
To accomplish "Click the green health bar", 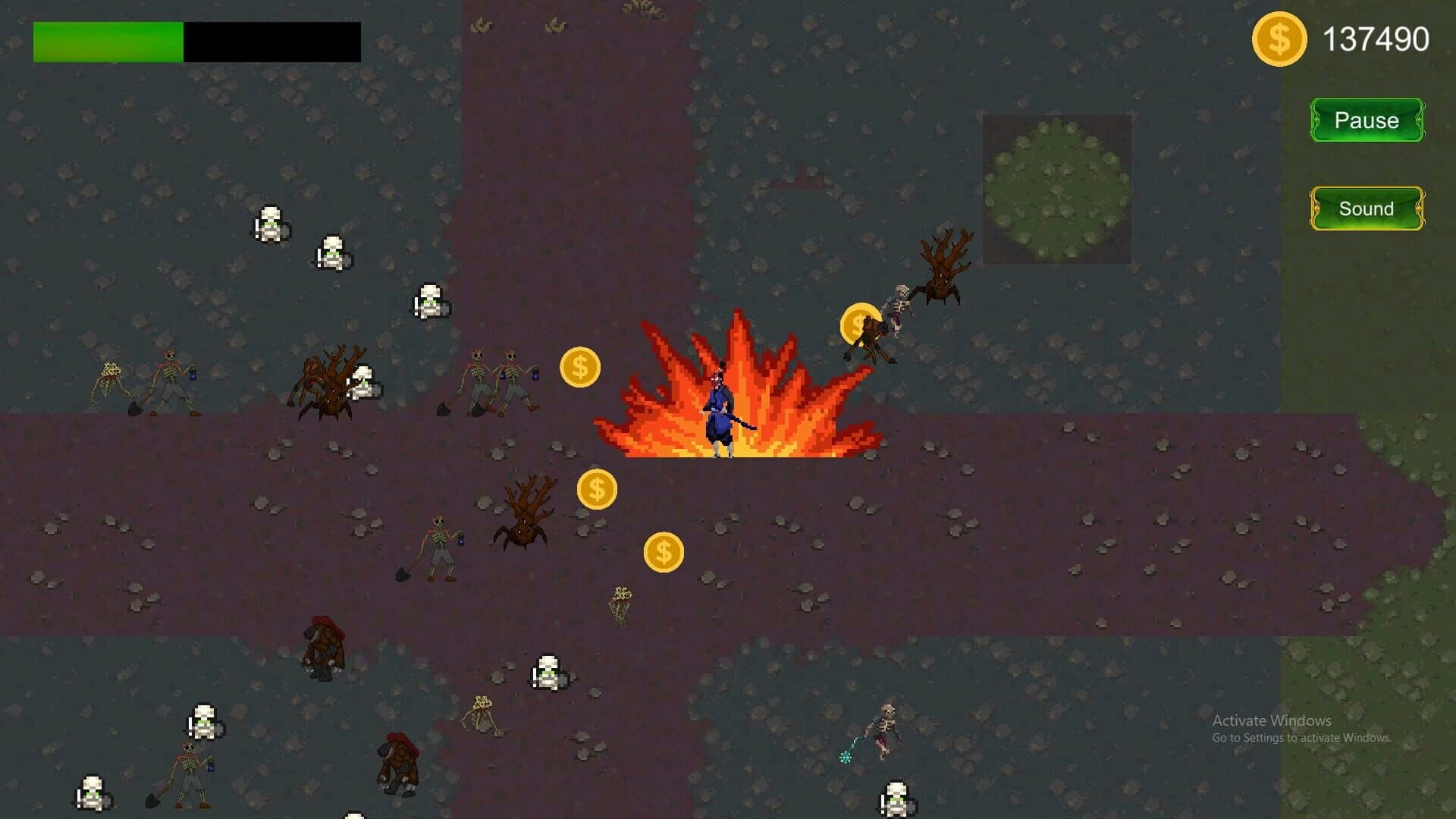I will 106,42.
